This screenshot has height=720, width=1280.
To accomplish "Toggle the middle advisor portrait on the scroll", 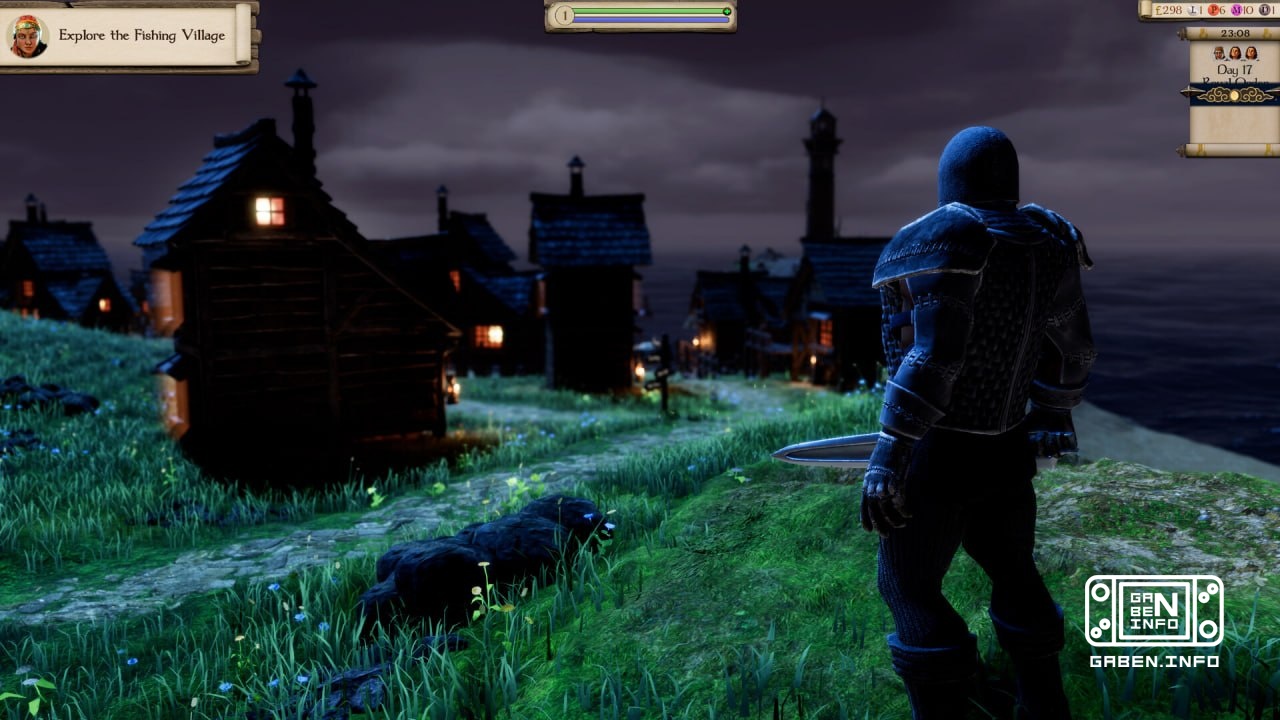I will (x=1234, y=53).
